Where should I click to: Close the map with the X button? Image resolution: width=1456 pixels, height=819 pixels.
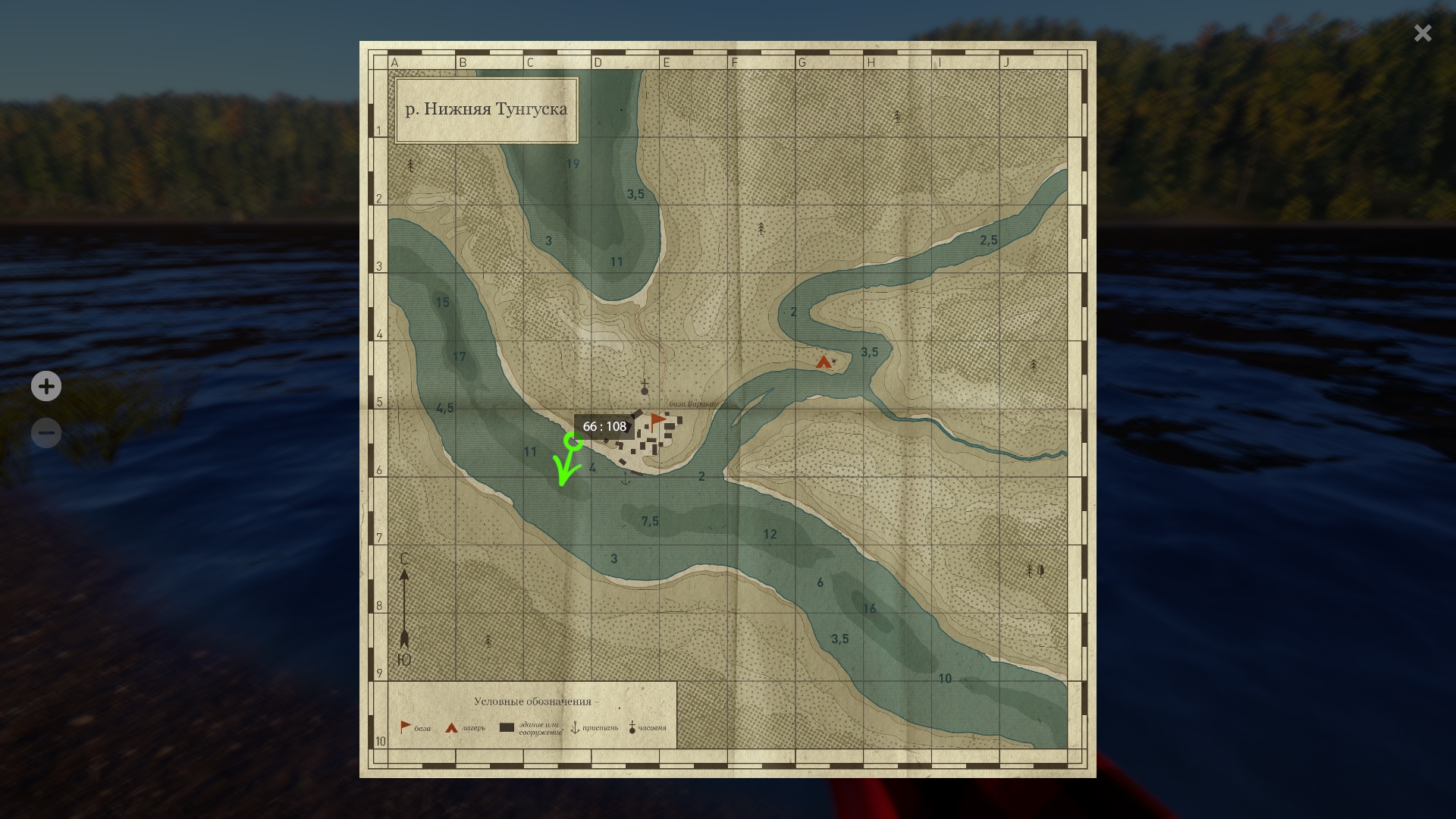1423,33
